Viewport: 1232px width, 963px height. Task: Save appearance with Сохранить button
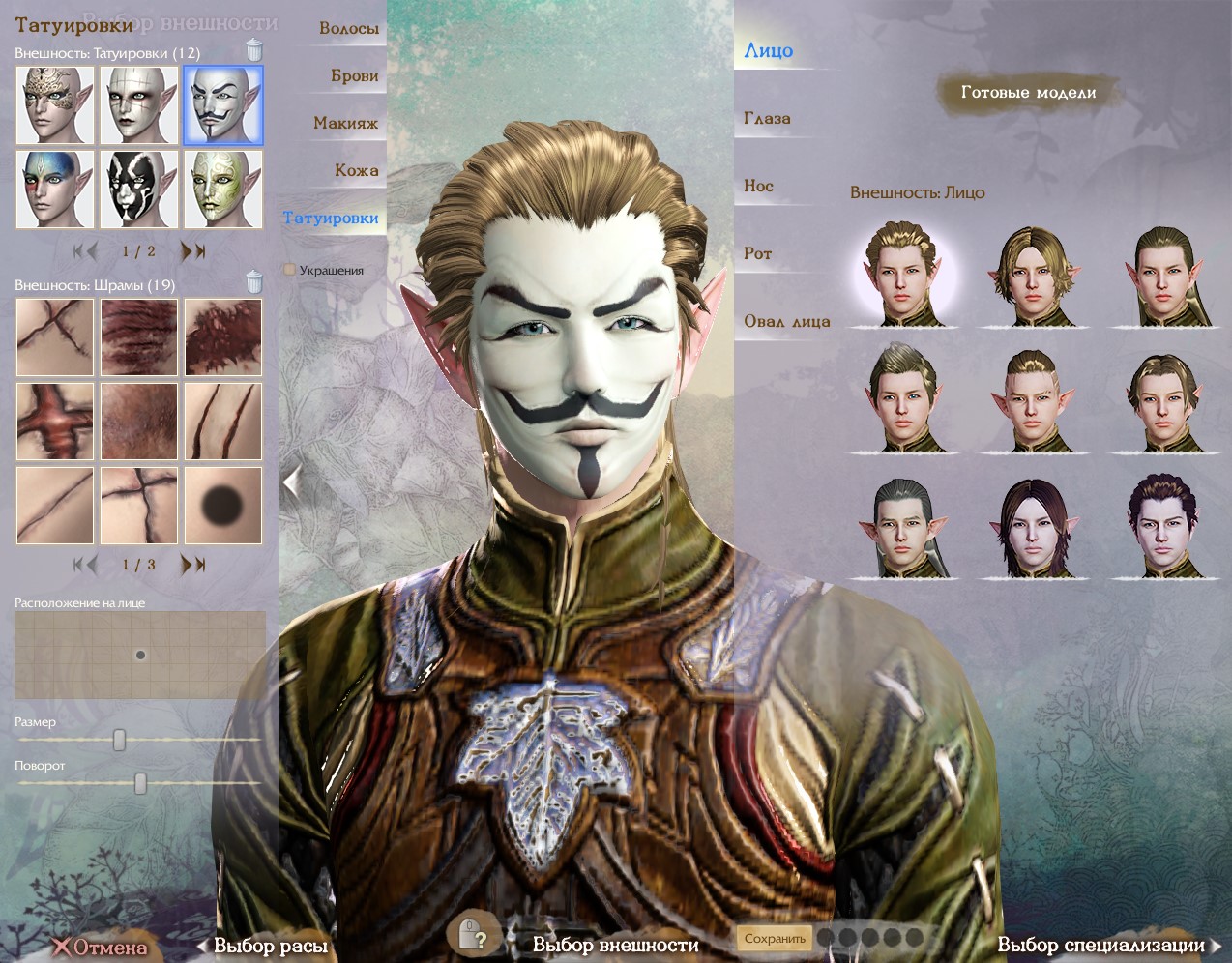tap(775, 938)
